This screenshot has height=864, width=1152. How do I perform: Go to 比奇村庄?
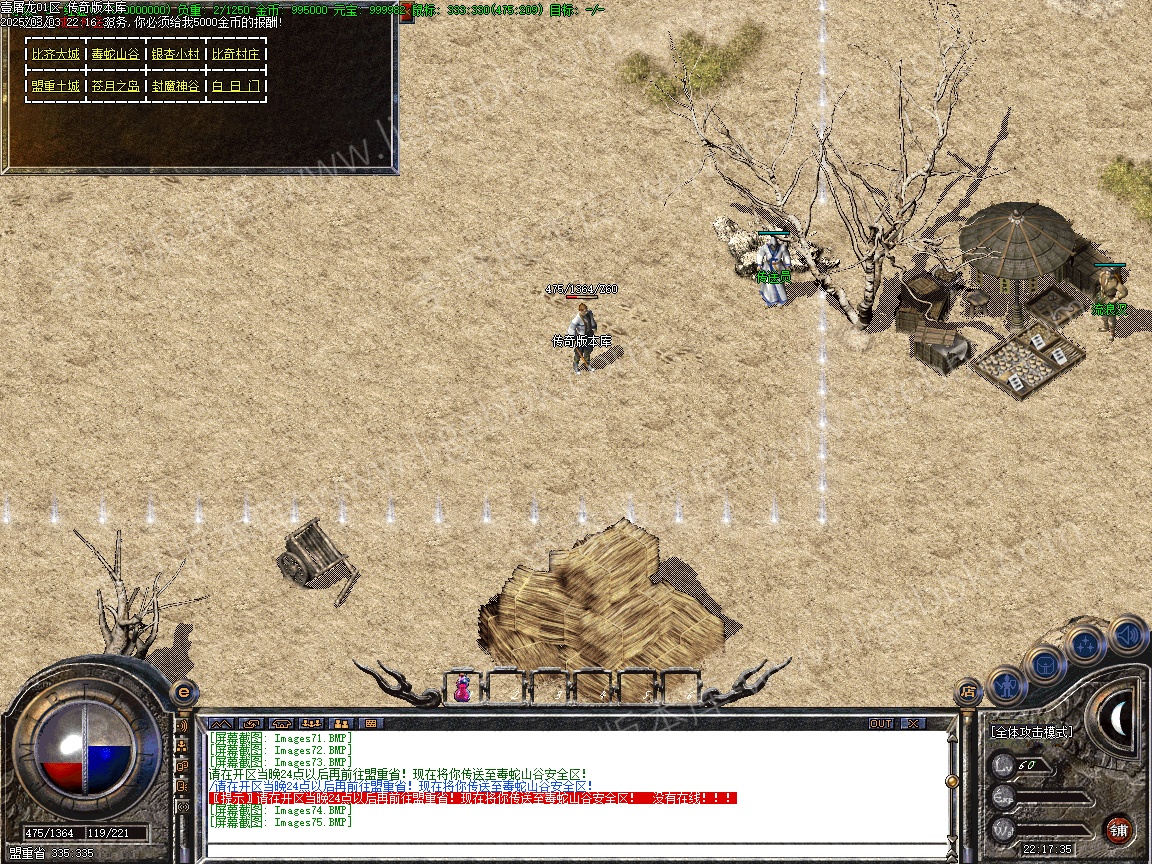click(236, 55)
